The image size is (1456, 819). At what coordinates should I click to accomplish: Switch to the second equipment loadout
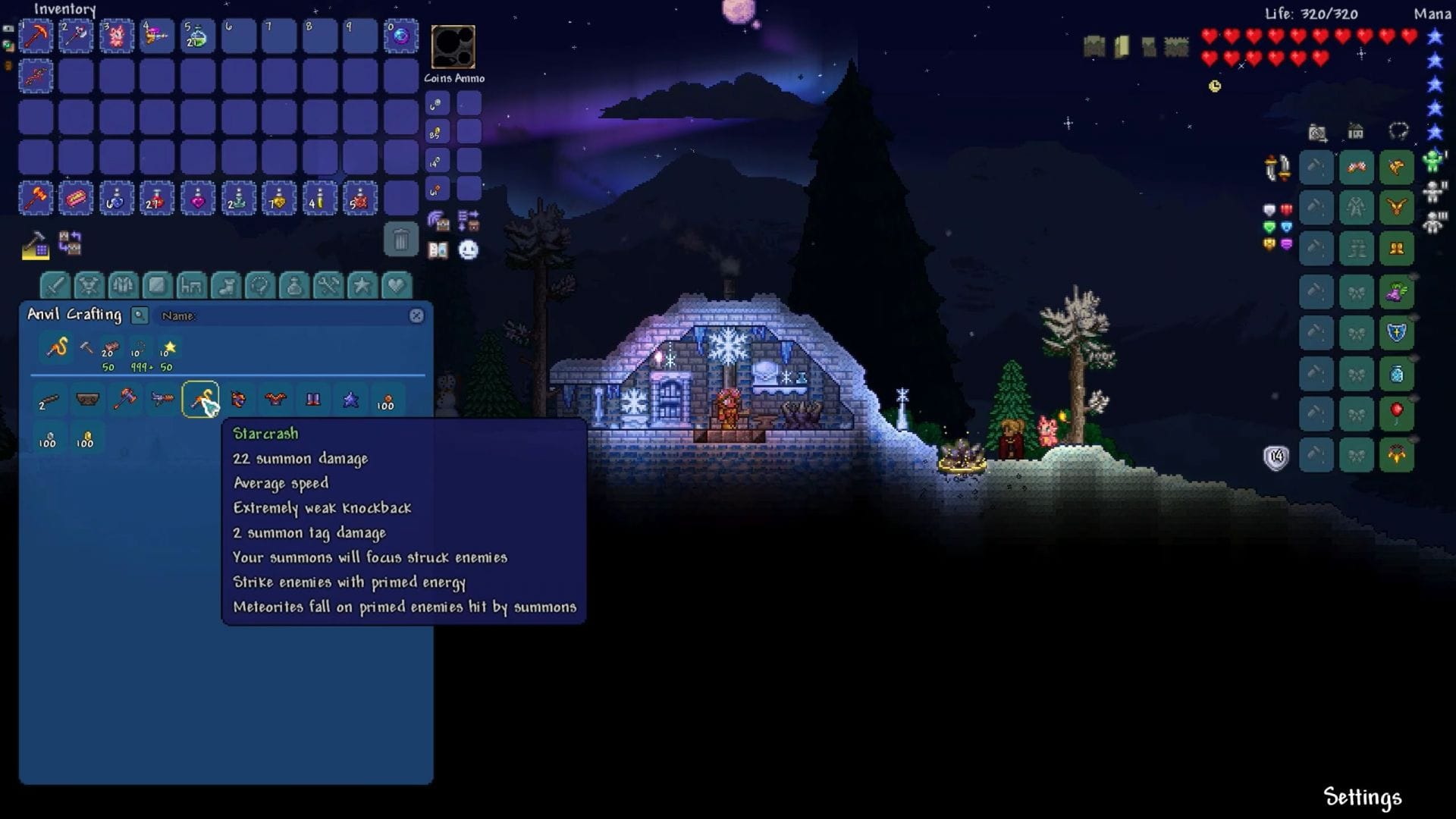coord(1433,193)
